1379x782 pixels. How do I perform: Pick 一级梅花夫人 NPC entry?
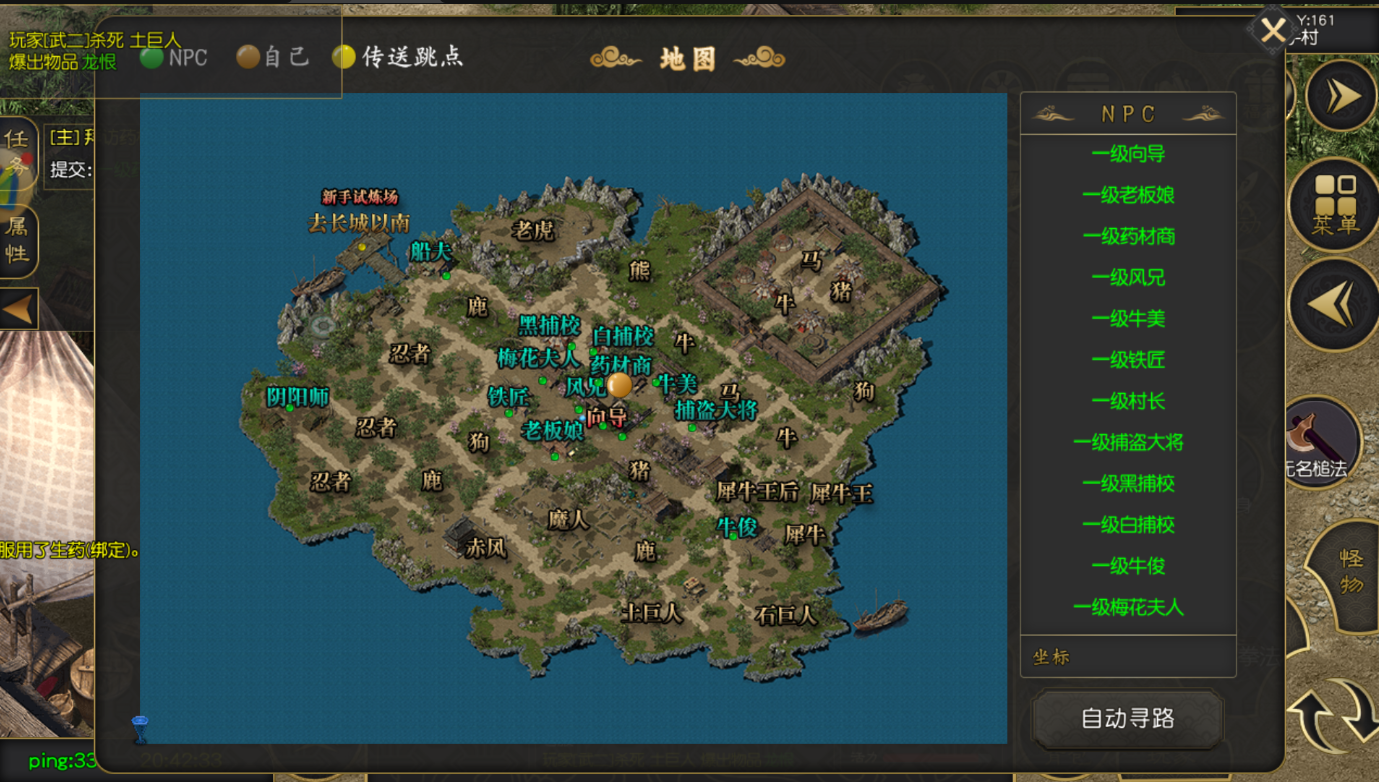tap(1128, 607)
